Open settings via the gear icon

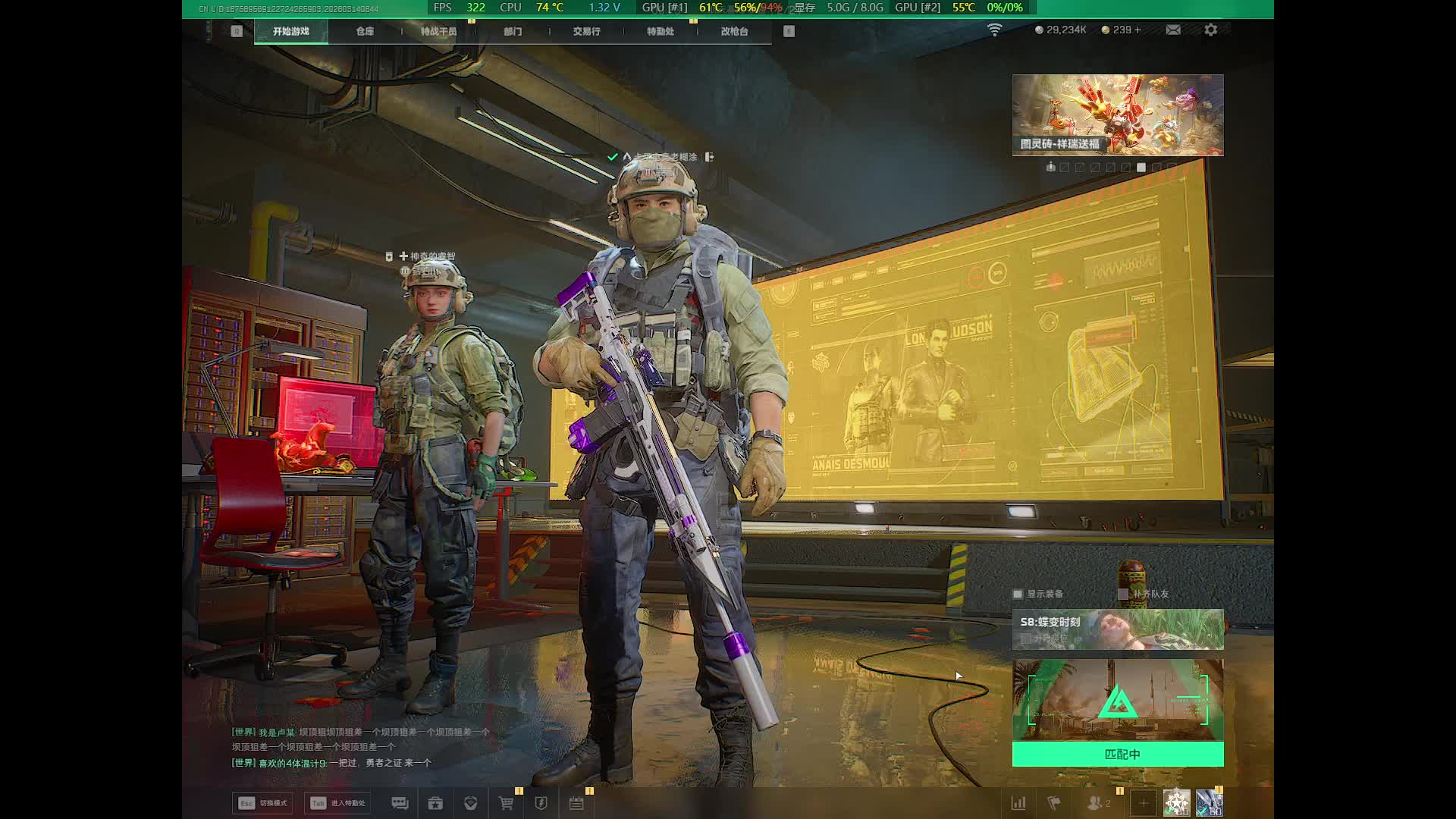(1211, 30)
